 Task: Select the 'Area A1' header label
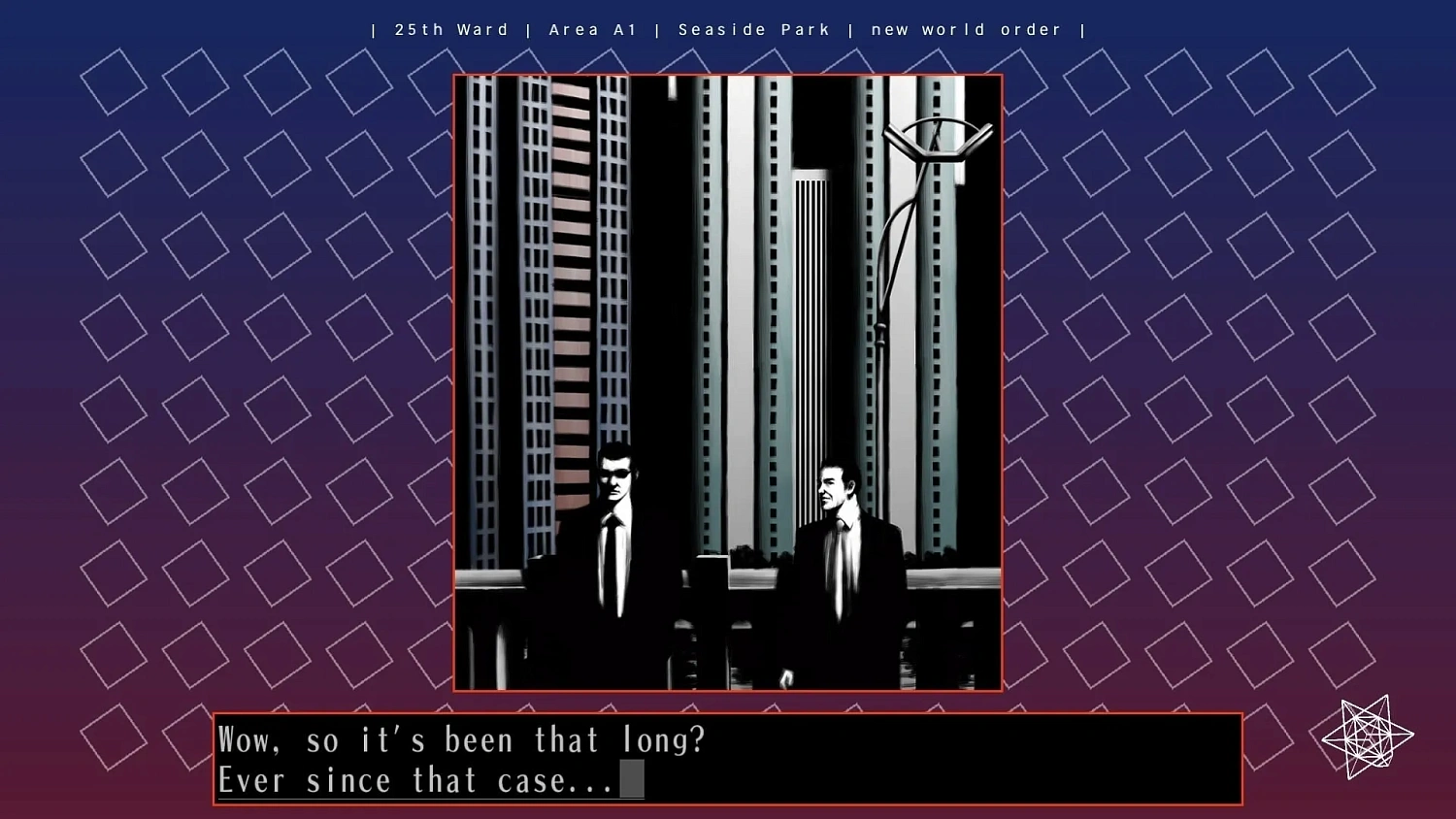click(x=593, y=29)
